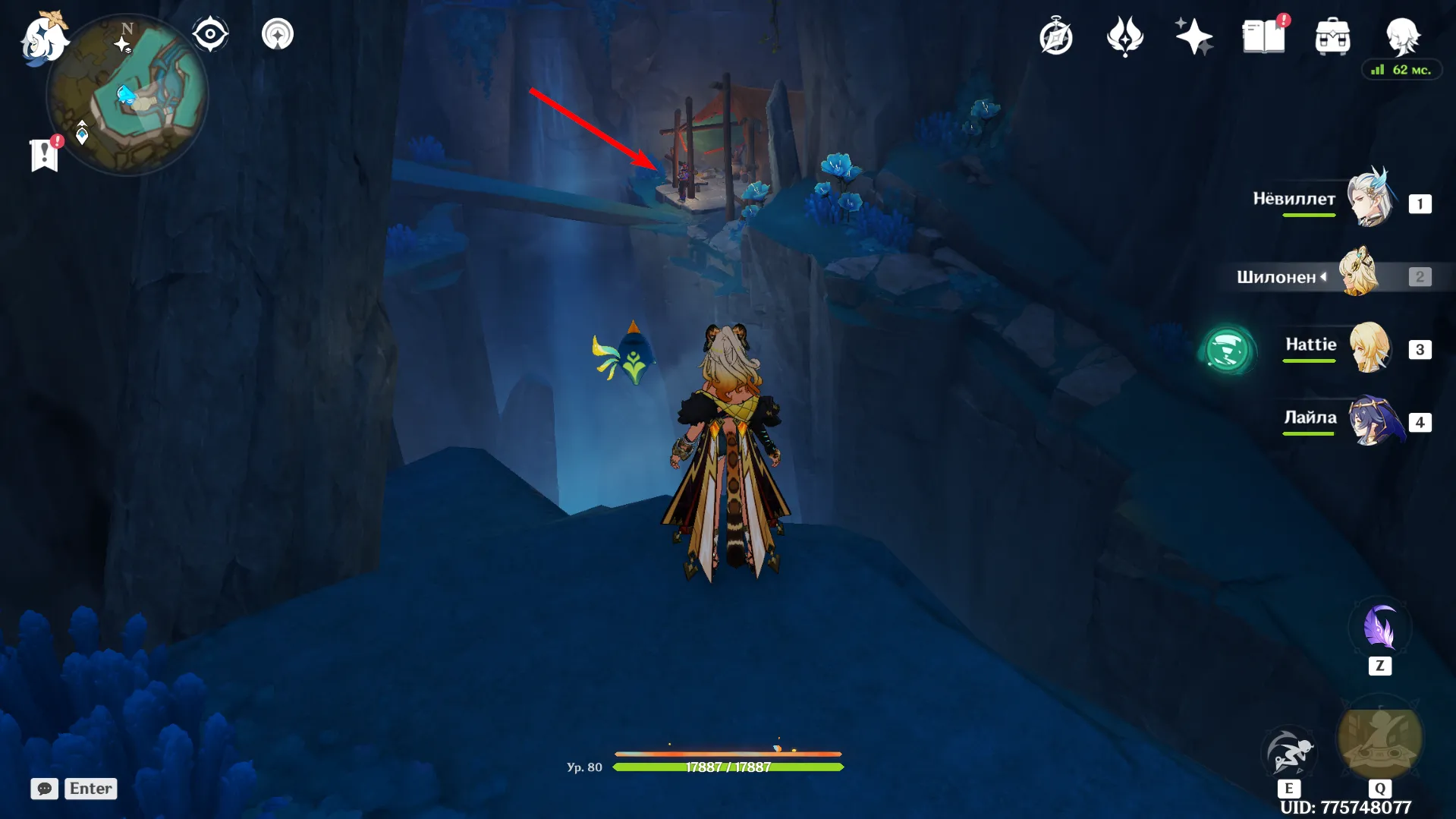The height and width of the screenshot is (819, 1456).
Task: Activate the elemental skill icon
Action: tap(1288, 751)
